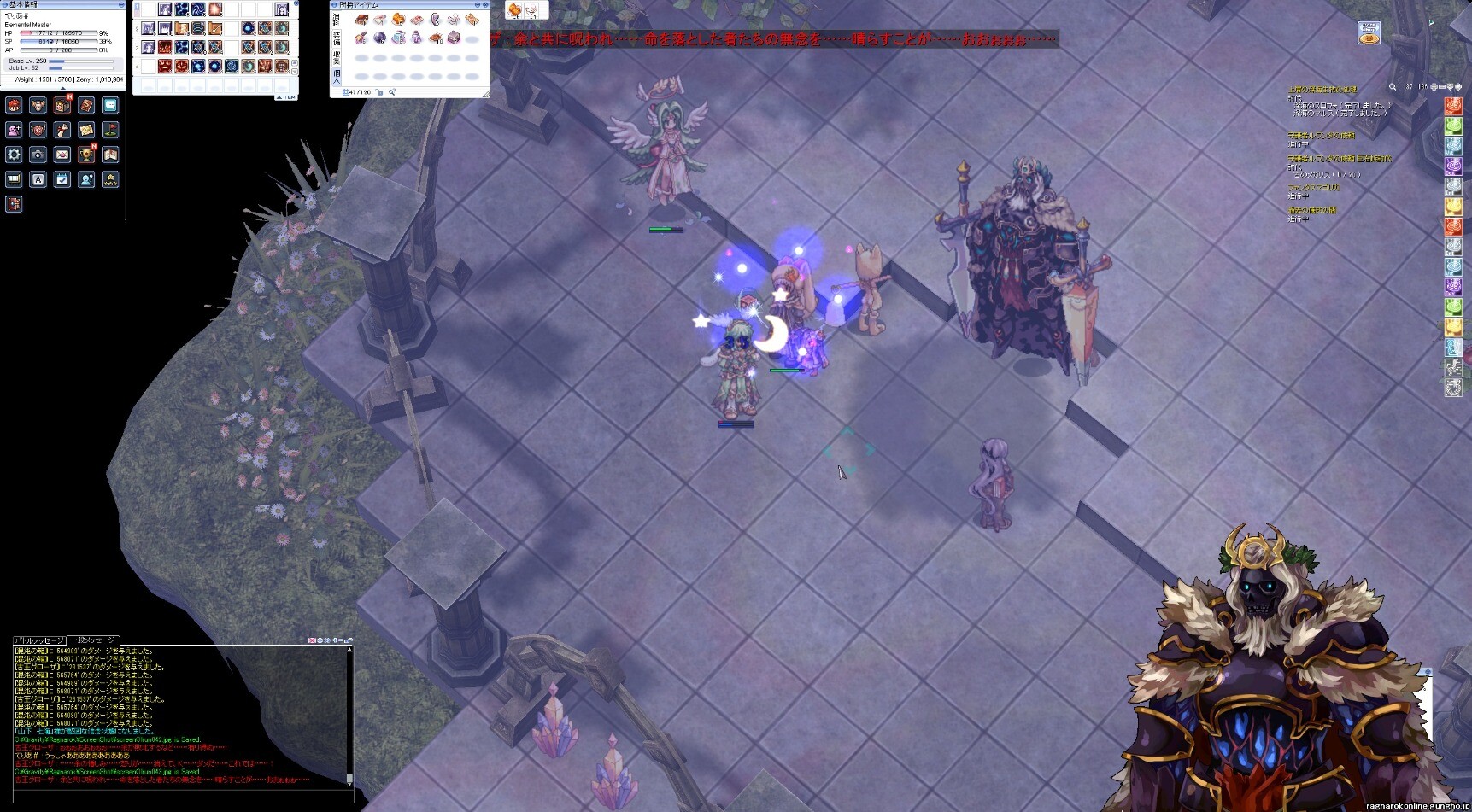Close the 所持アイテム inventory window

(x=487, y=4)
